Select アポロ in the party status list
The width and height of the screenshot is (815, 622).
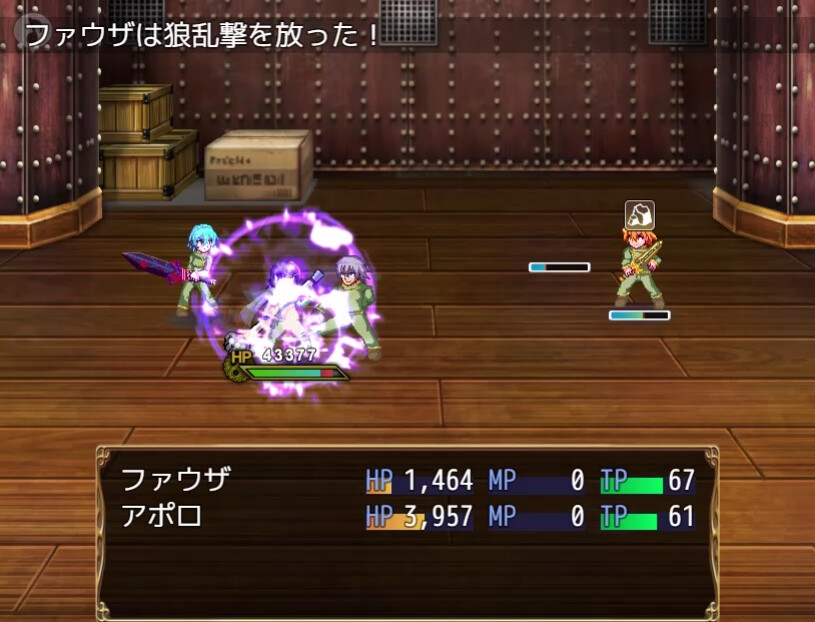click(162, 517)
